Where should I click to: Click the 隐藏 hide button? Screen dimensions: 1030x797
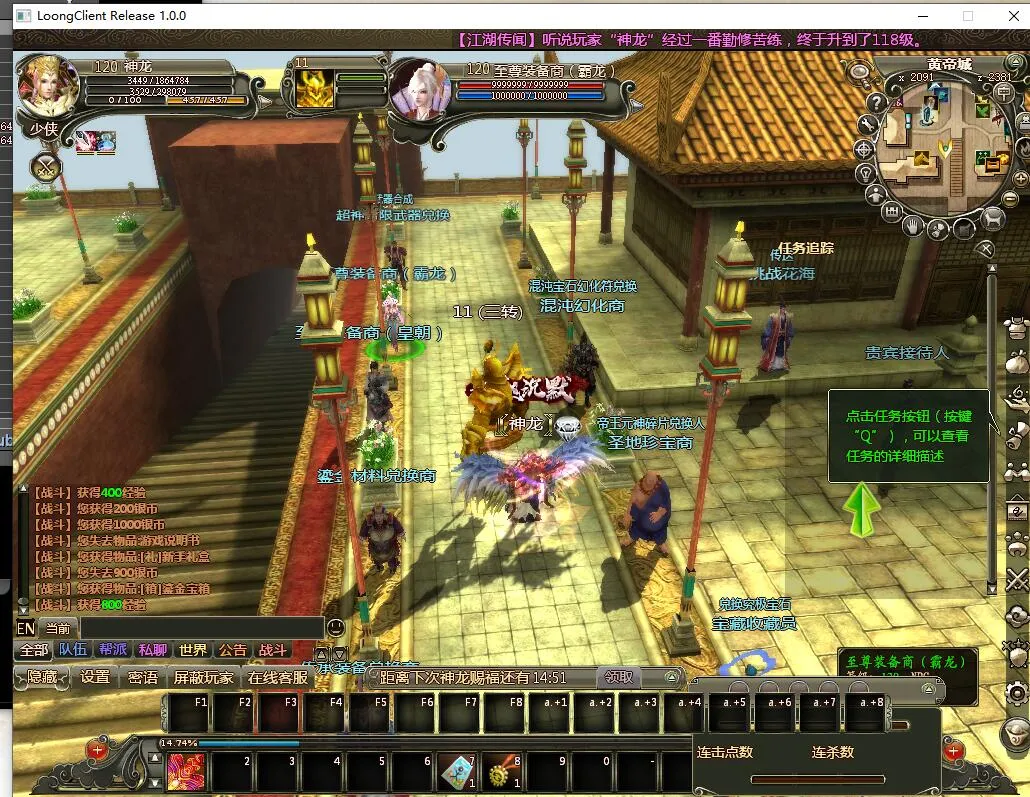coord(42,677)
